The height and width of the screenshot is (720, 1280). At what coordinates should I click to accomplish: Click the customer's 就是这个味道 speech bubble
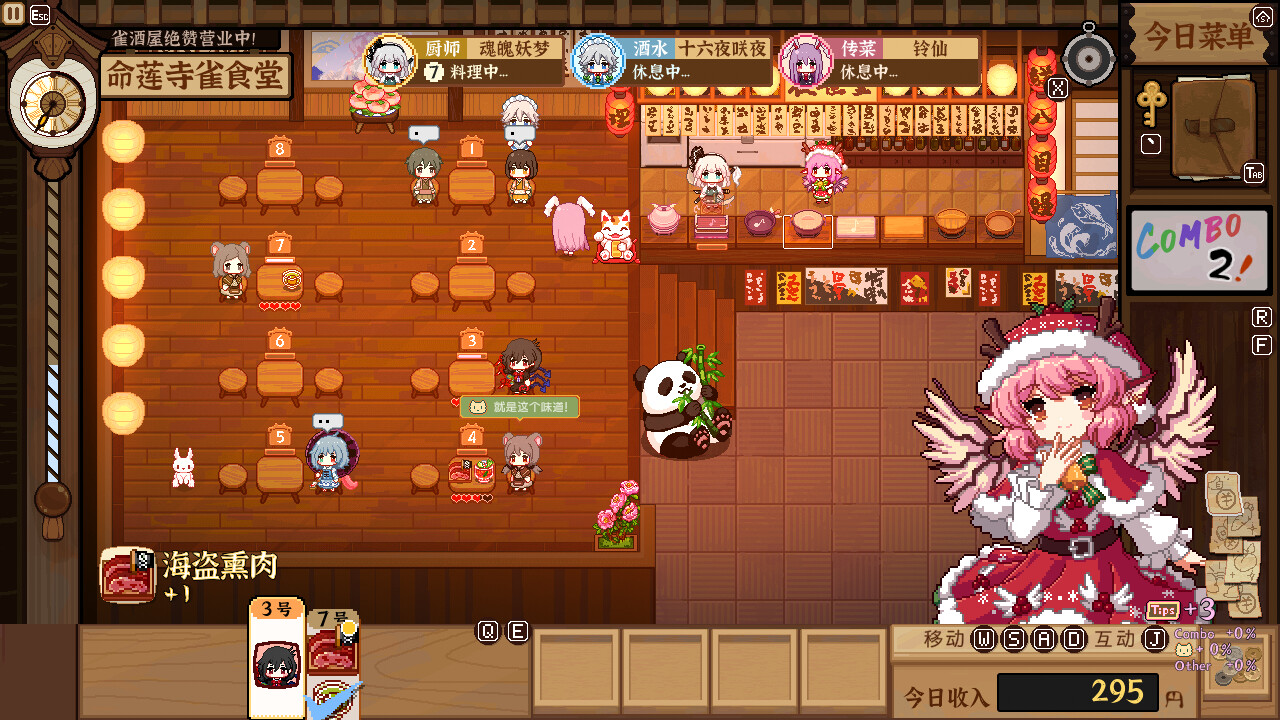519,407
